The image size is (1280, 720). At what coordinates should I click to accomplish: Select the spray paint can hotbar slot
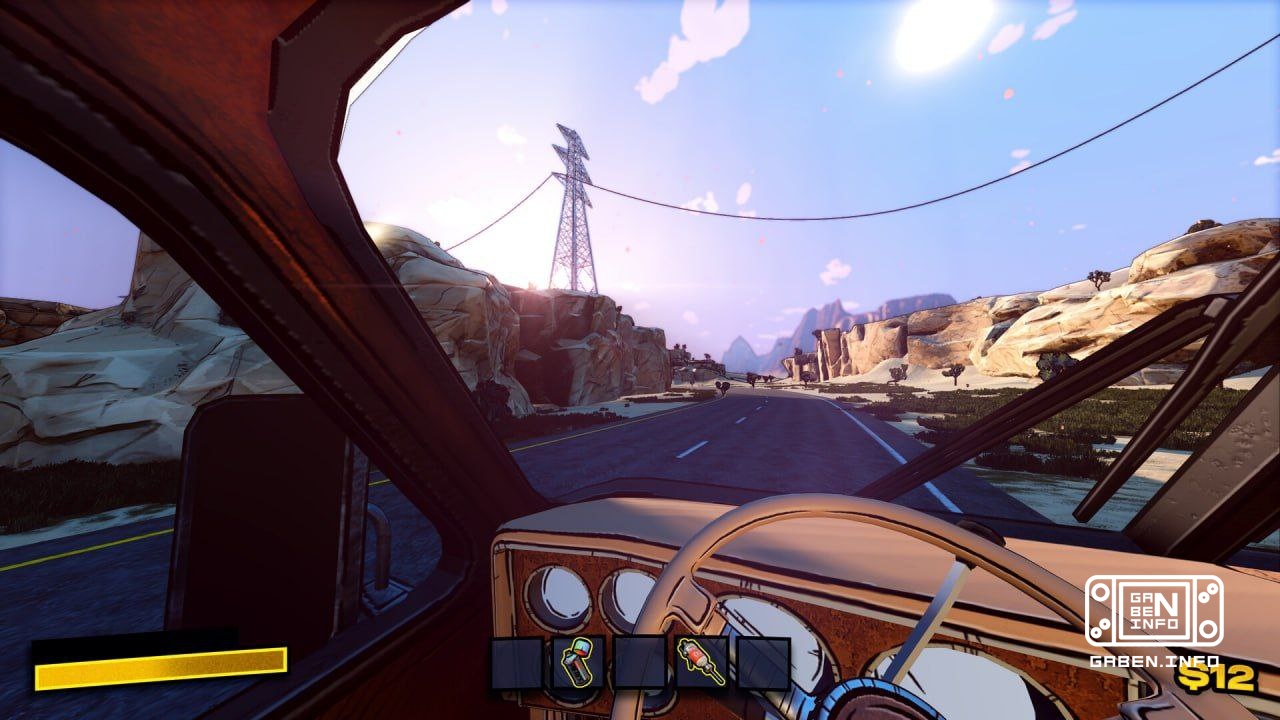578,663
